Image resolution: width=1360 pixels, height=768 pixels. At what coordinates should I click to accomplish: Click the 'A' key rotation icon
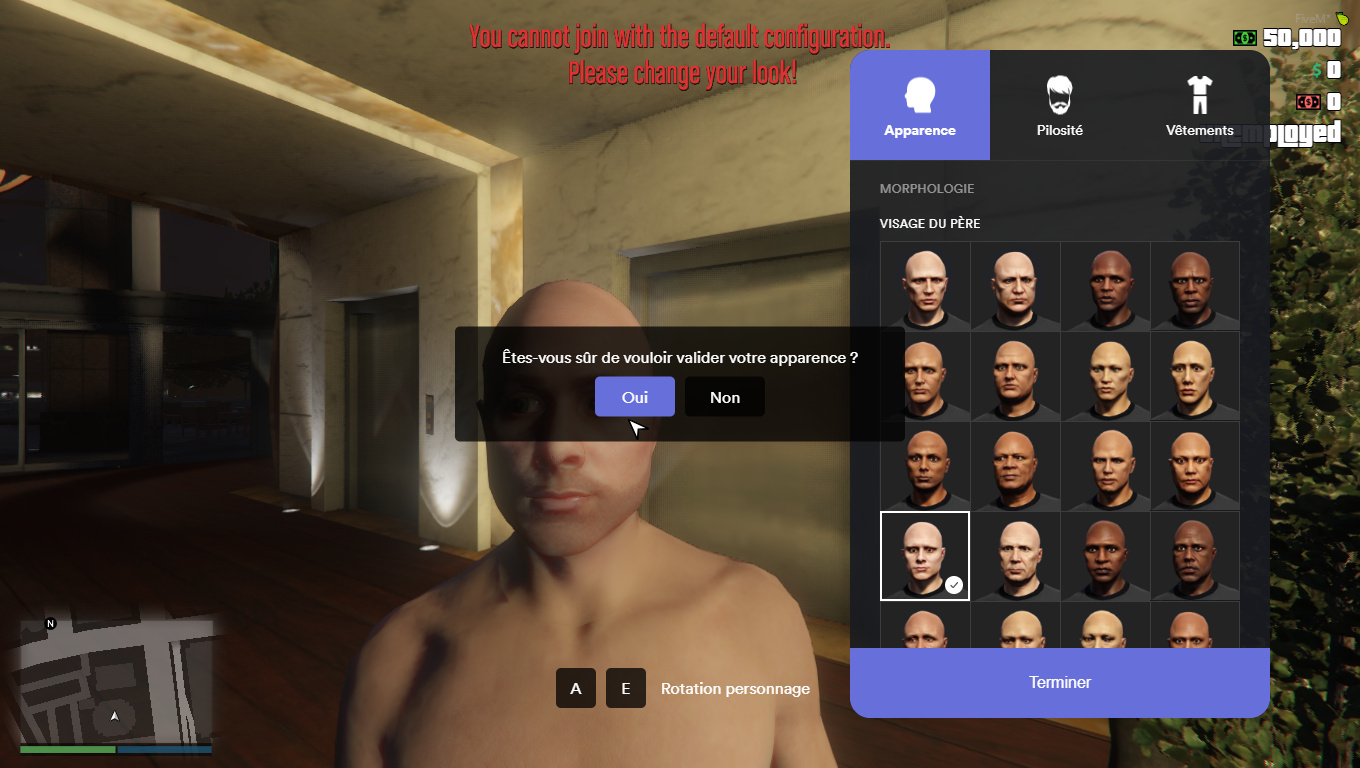coord(575,688)
